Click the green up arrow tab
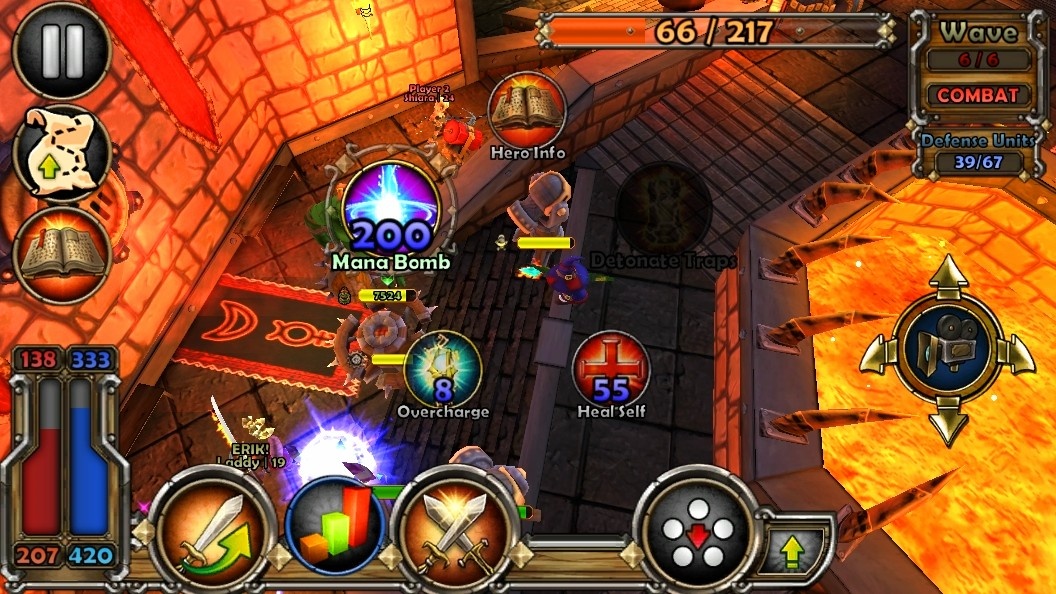This screenshot has height=594, width=1056. pos(793,549)
